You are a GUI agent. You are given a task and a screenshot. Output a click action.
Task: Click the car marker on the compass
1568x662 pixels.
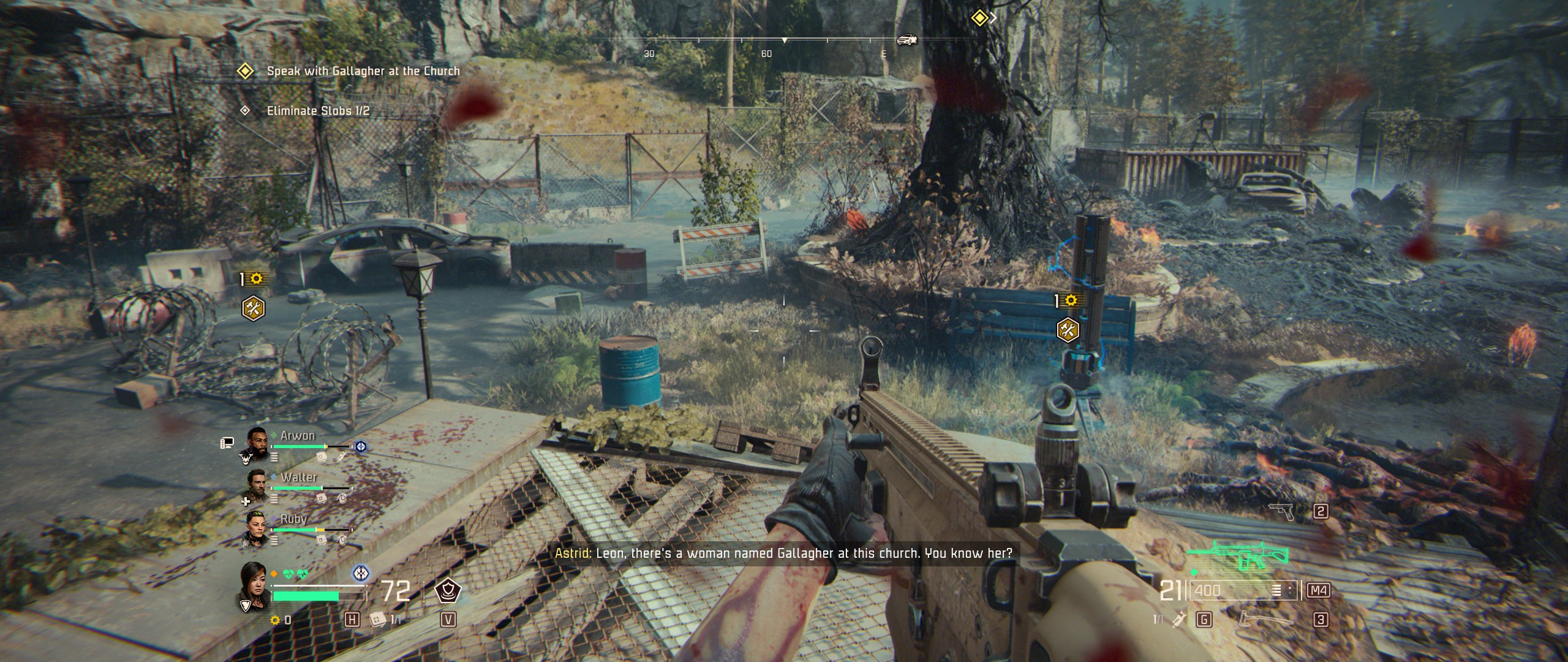point(907,40)
